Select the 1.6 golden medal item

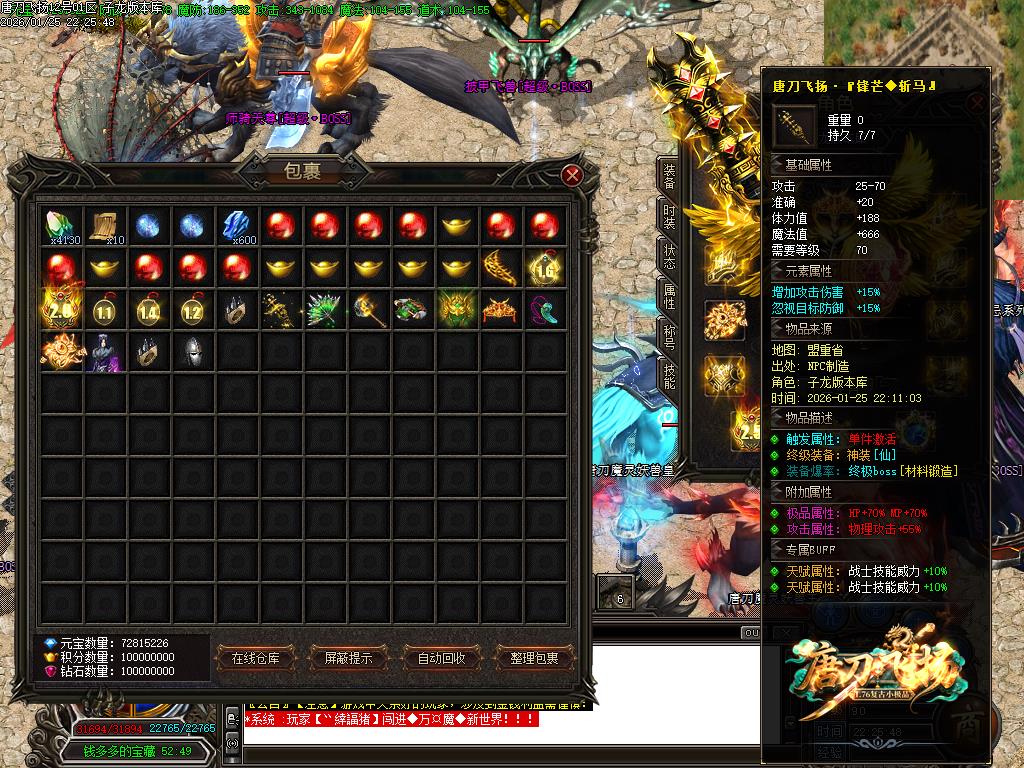click(544, 268)
